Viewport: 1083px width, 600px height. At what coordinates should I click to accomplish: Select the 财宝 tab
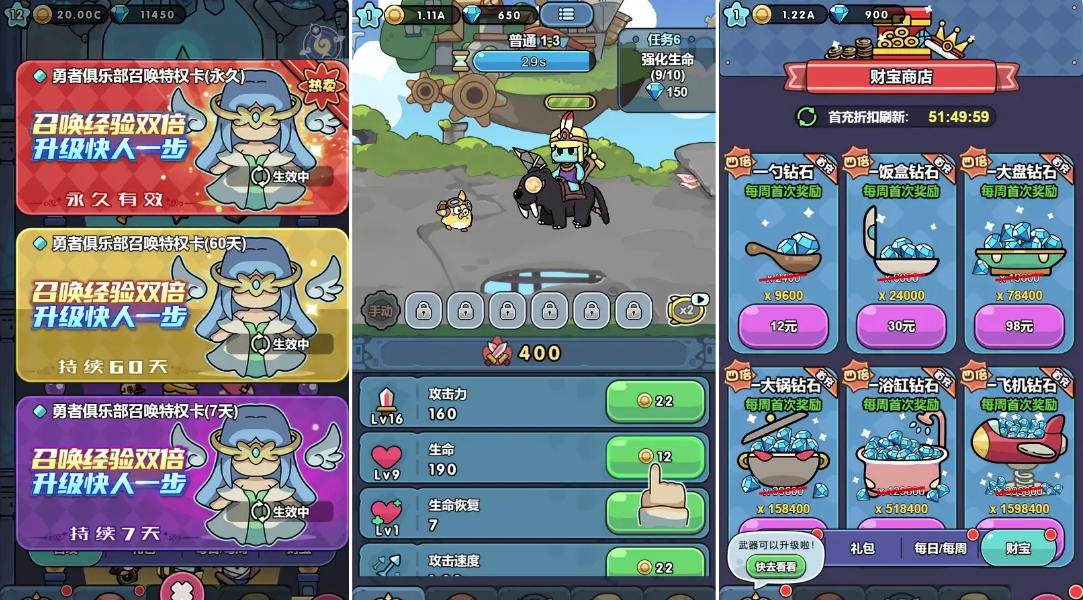click(1018, 548)
